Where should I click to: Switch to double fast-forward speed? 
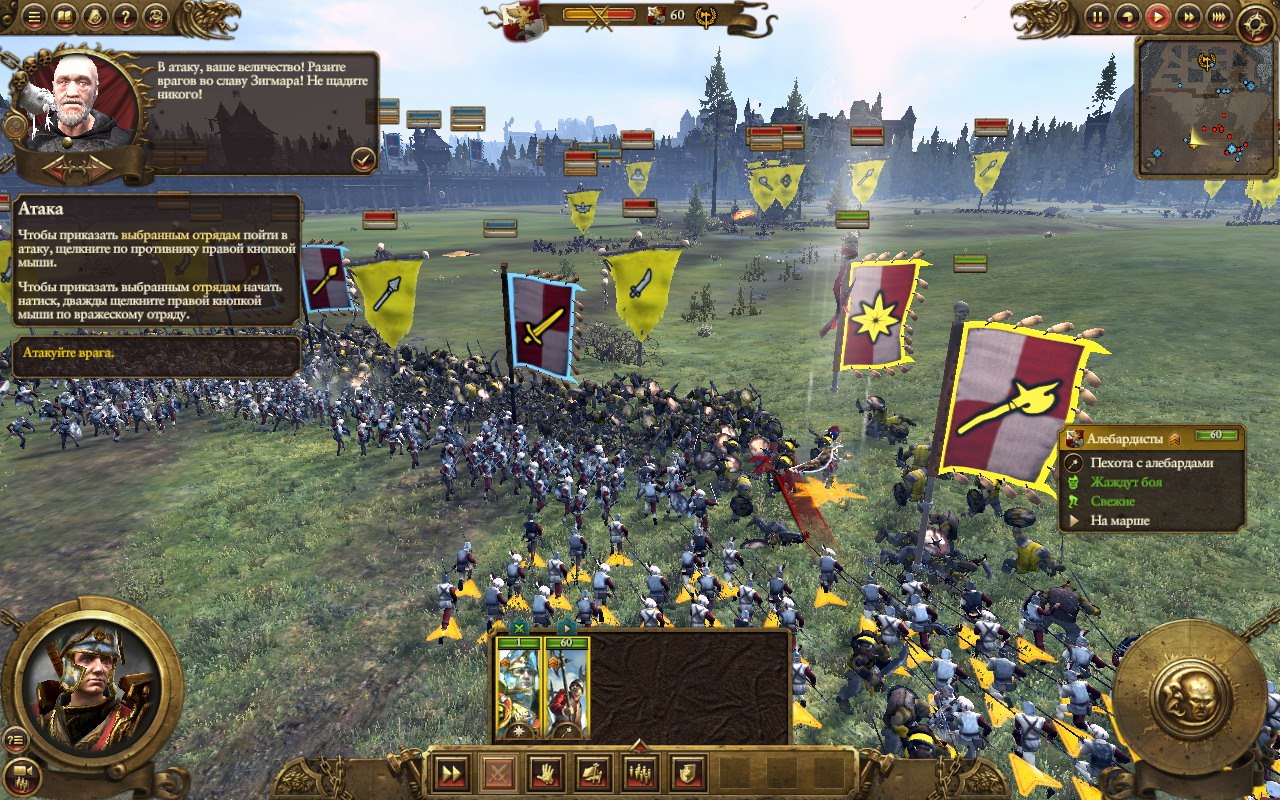pos(1188,16)
